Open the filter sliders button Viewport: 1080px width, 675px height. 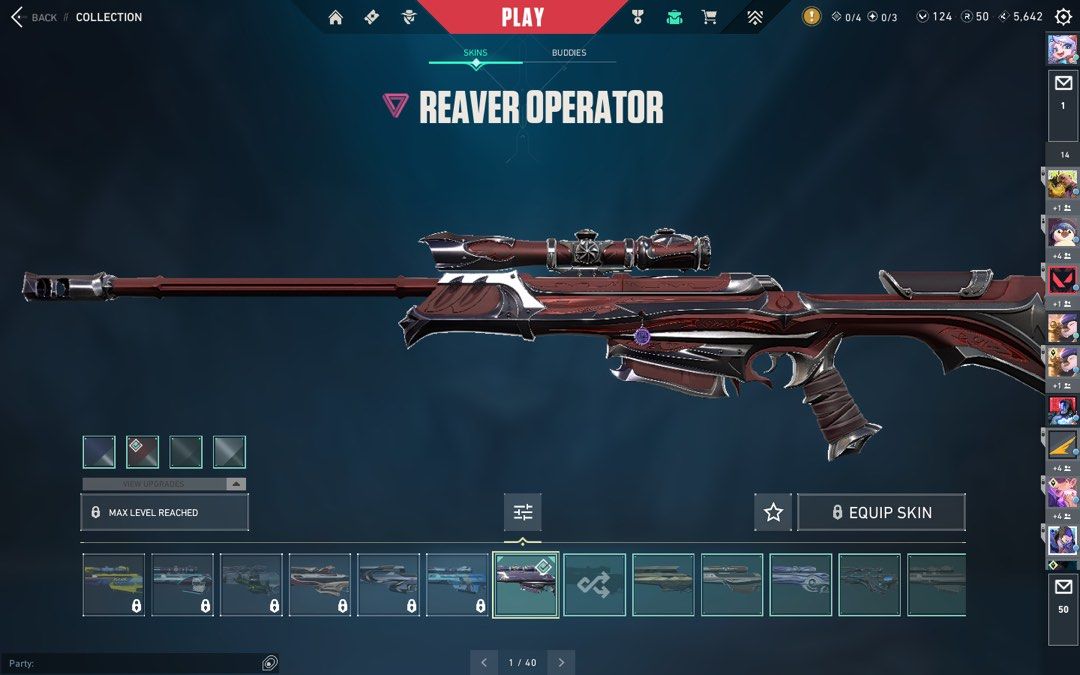click(x=523, y=512)
